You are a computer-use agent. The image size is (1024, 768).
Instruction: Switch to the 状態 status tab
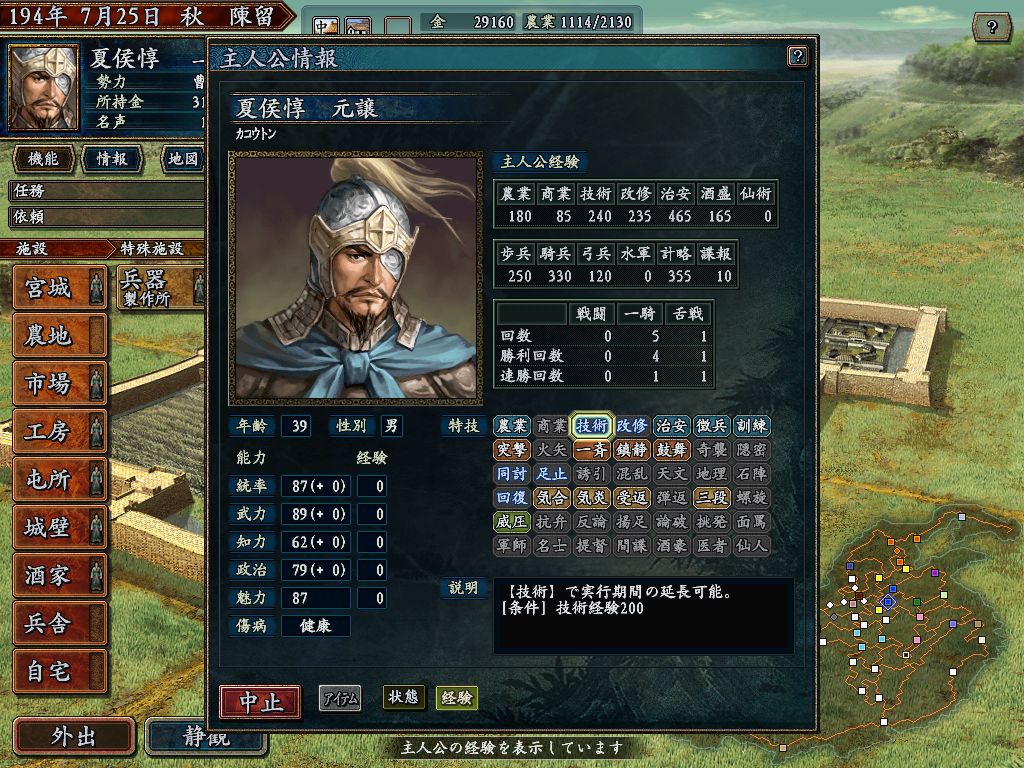pos(402,698)
